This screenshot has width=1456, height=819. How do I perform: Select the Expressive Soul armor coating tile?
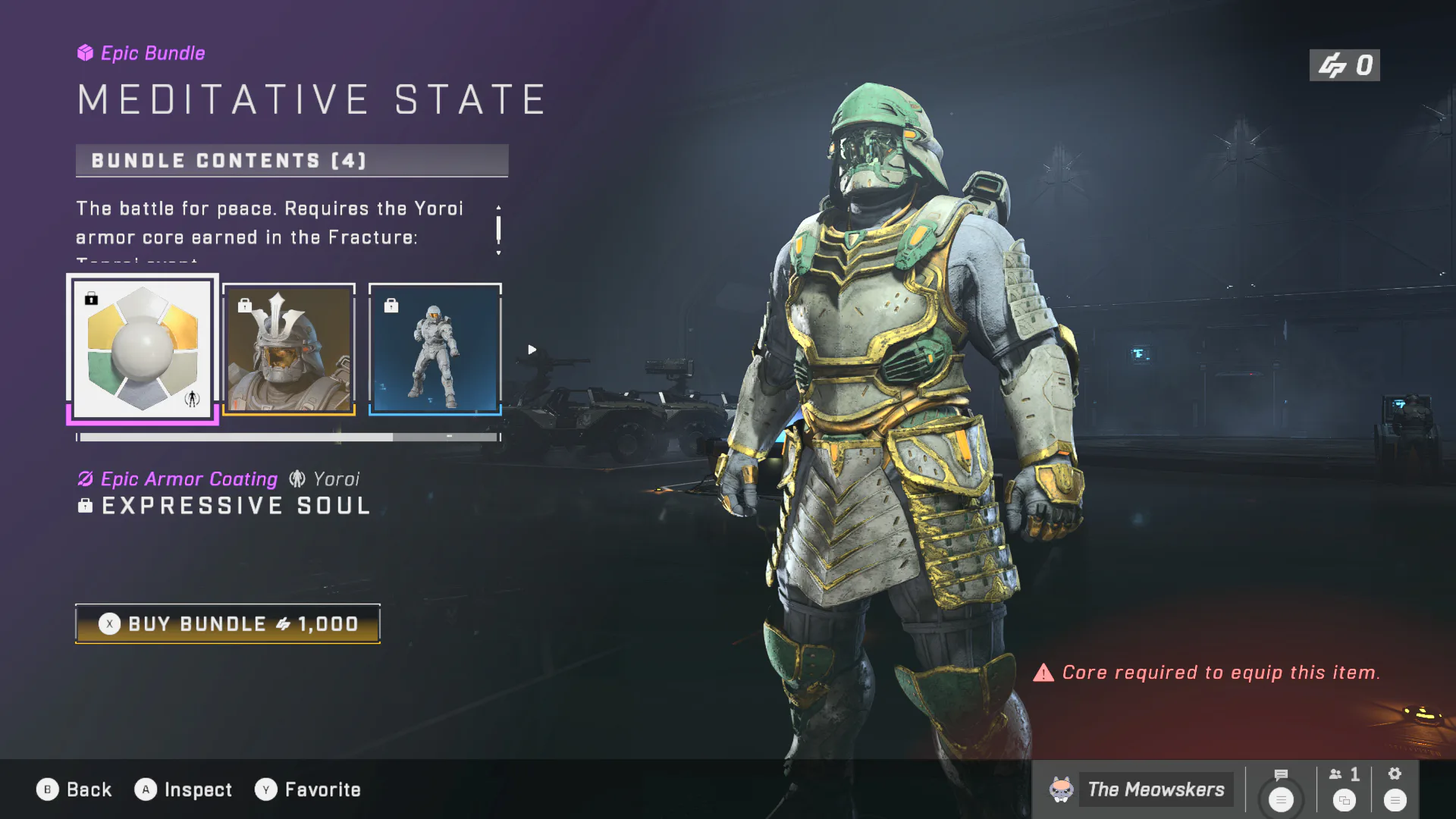click(143, 349)
